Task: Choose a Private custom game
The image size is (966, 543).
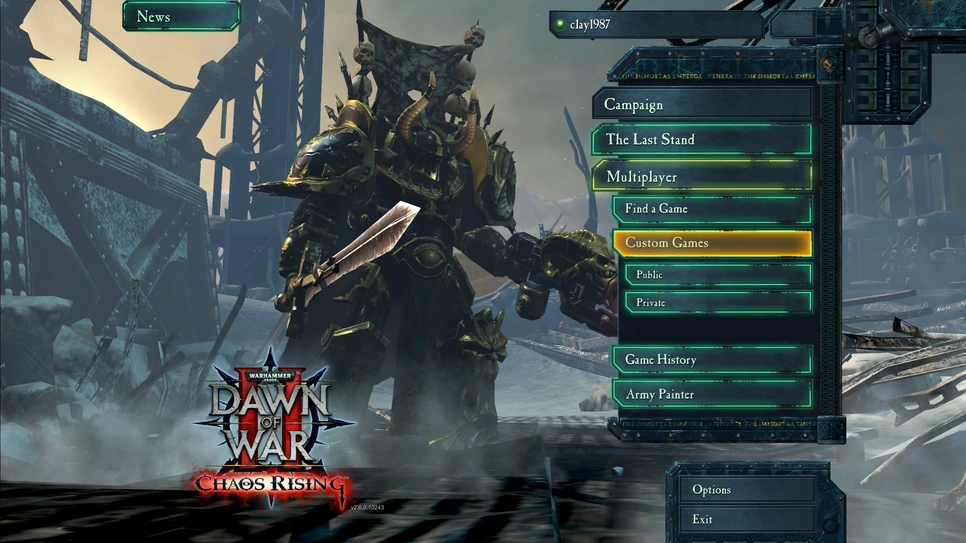Action: tap(717, 302)
